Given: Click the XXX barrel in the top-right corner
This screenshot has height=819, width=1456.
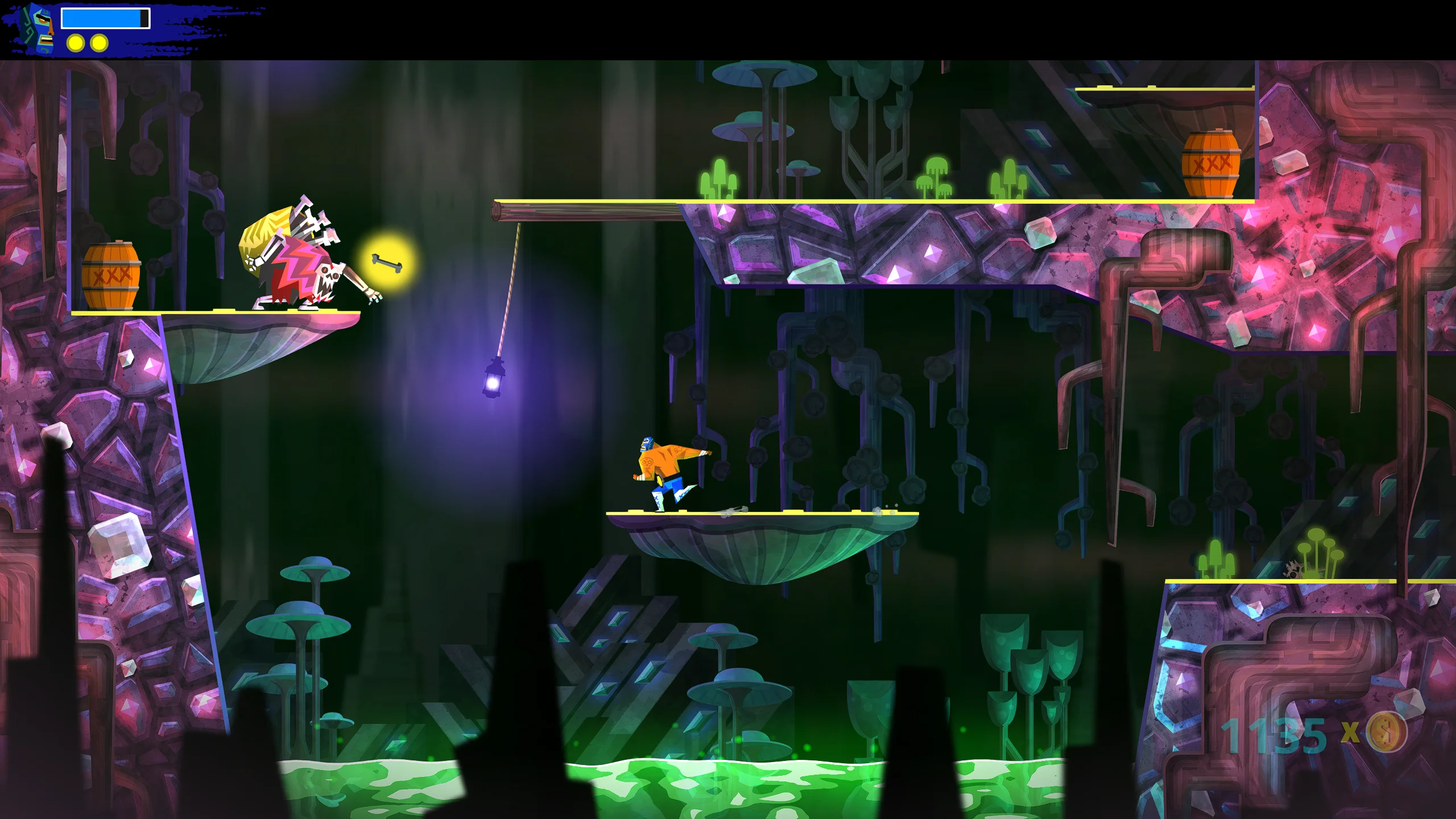Looking at the screenshot, I should tap(1211, 163).
